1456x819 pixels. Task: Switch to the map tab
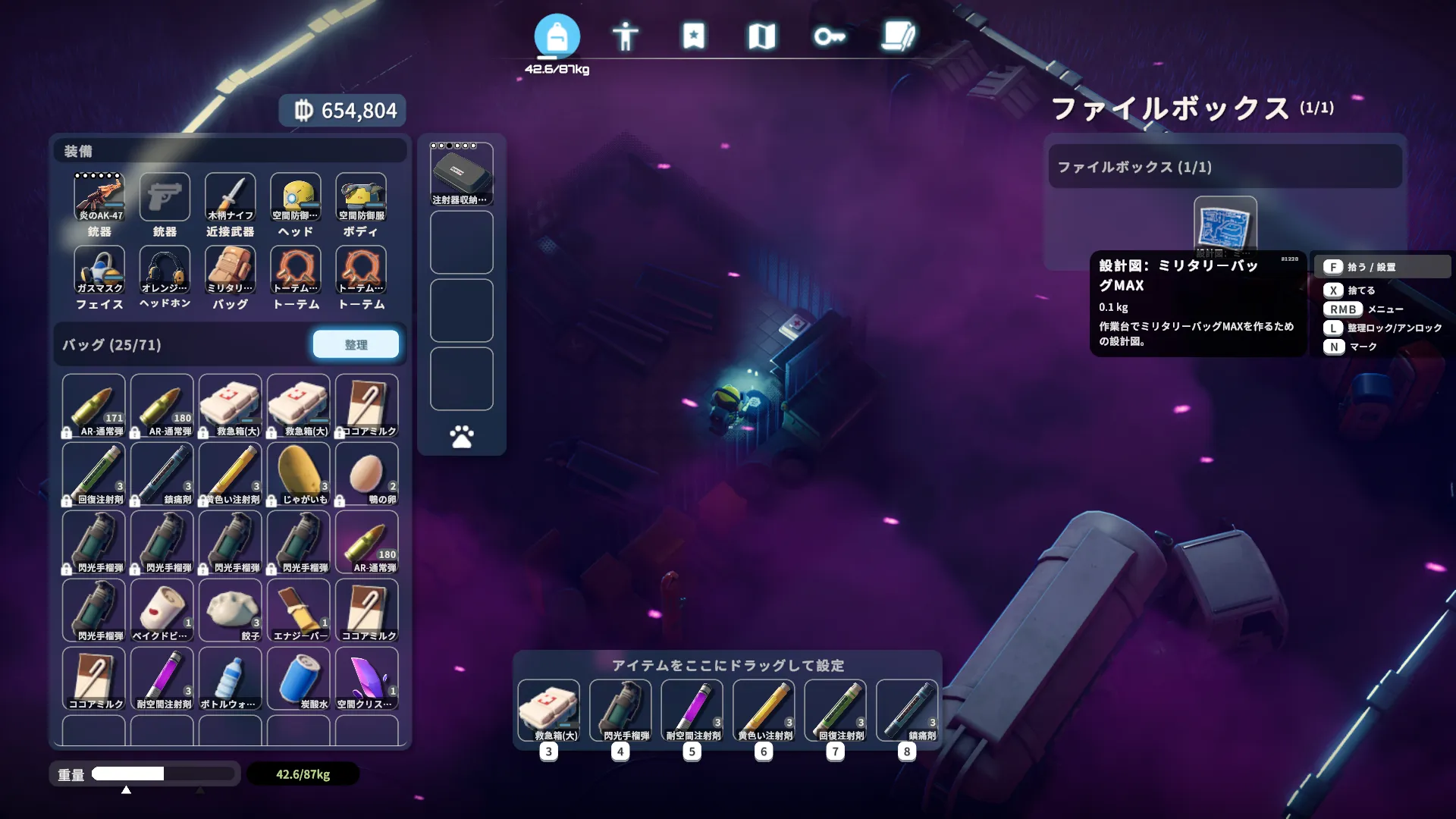pyautogui.click(x=761, y=36)
